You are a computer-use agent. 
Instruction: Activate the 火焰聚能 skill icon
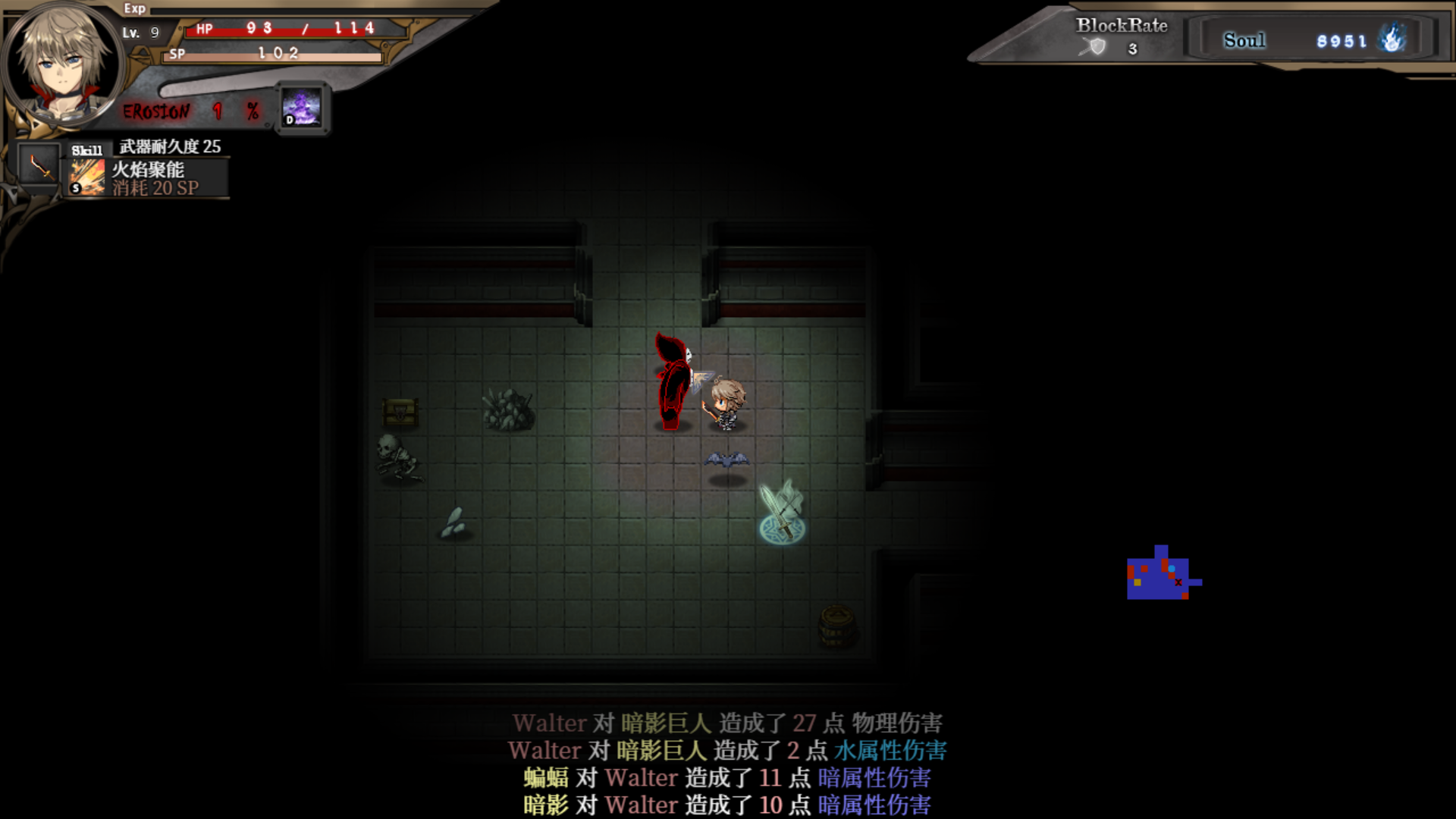pyautogui.click(x=88, y=177)
